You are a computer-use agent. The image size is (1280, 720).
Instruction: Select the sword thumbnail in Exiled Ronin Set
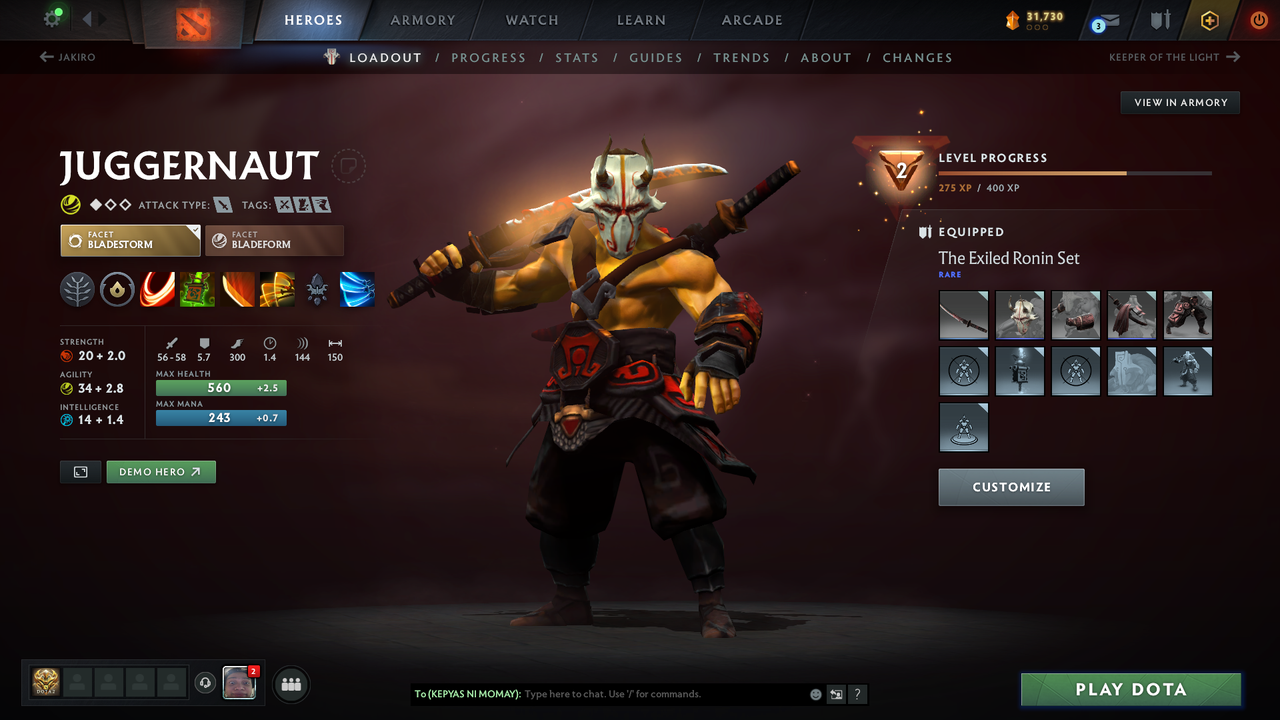coord(963,315)
